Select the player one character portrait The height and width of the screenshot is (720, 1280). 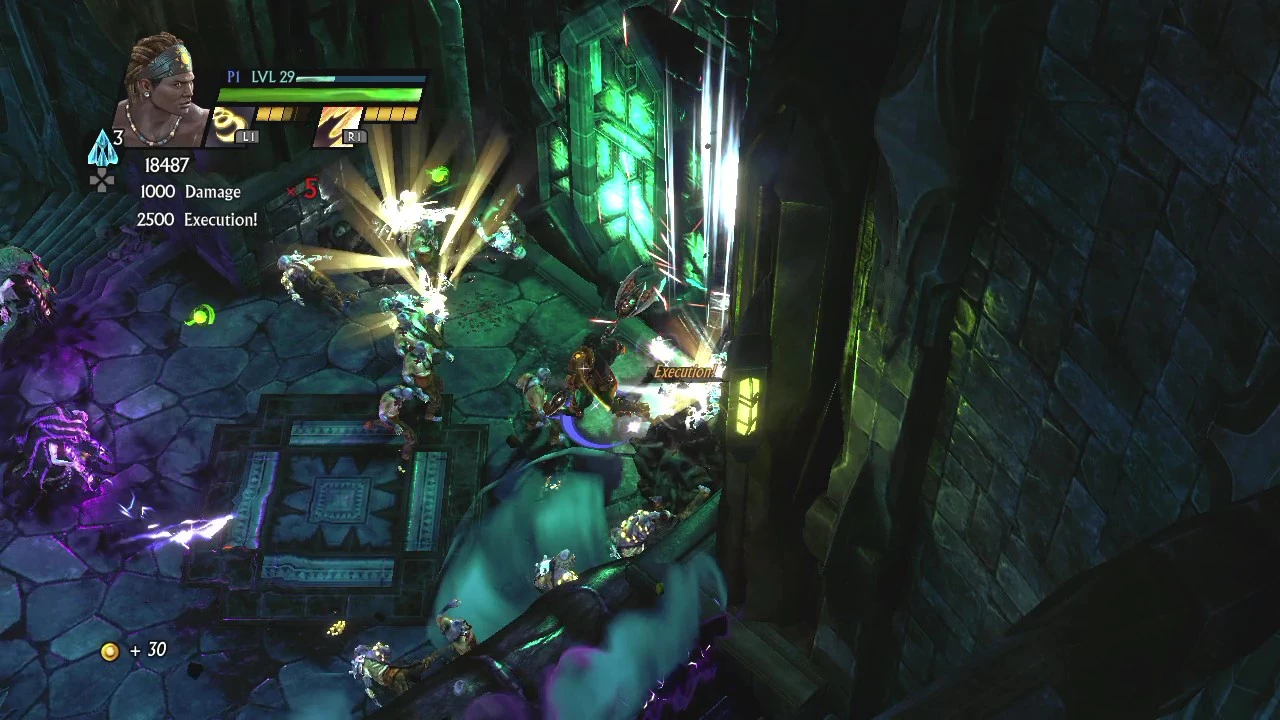click(x=163, y=92)
